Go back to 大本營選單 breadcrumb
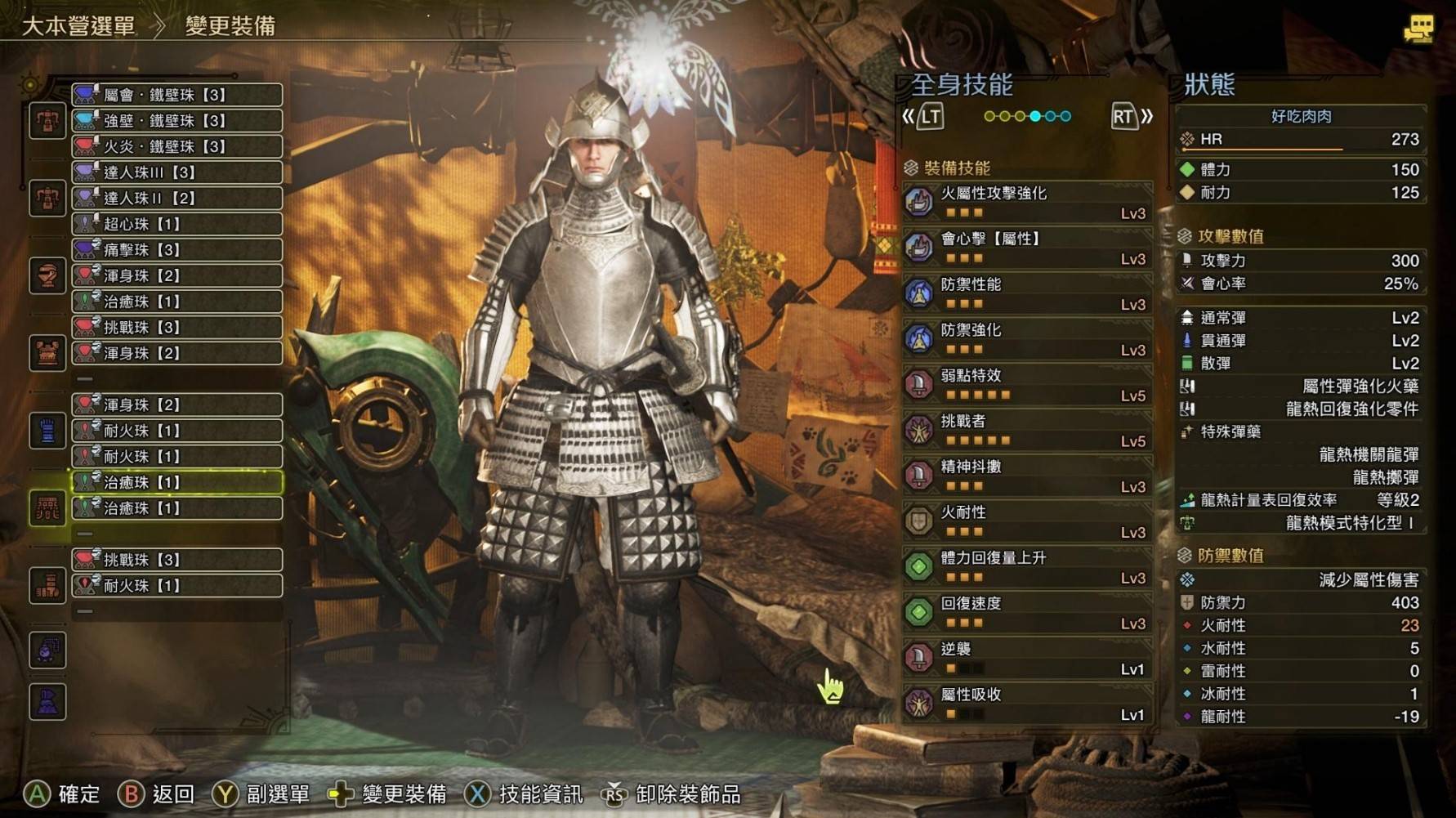This screenshot has width=1456, height=818. (78, 26)
